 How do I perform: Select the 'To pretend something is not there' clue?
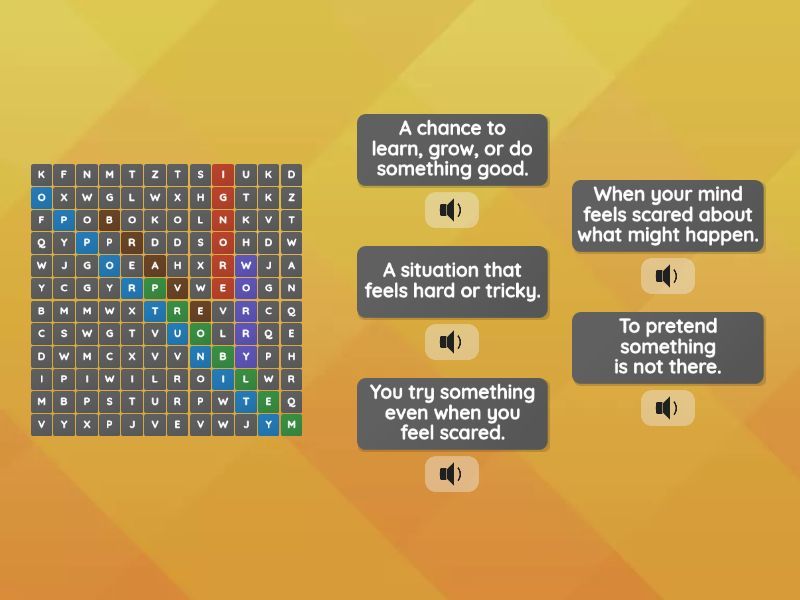pyautogui.click(x=668, y=347)
